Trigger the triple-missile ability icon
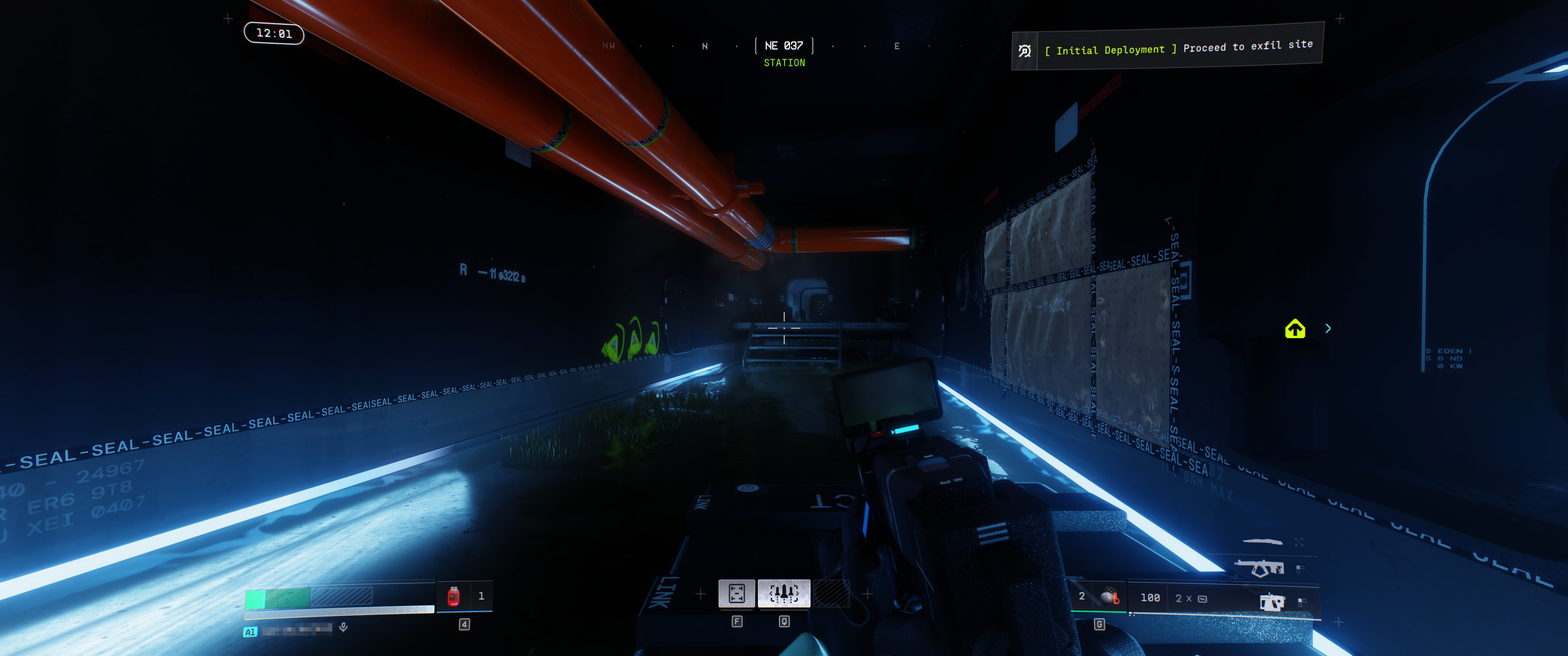This screenshot has height=656, width=1568. (784, 593)
